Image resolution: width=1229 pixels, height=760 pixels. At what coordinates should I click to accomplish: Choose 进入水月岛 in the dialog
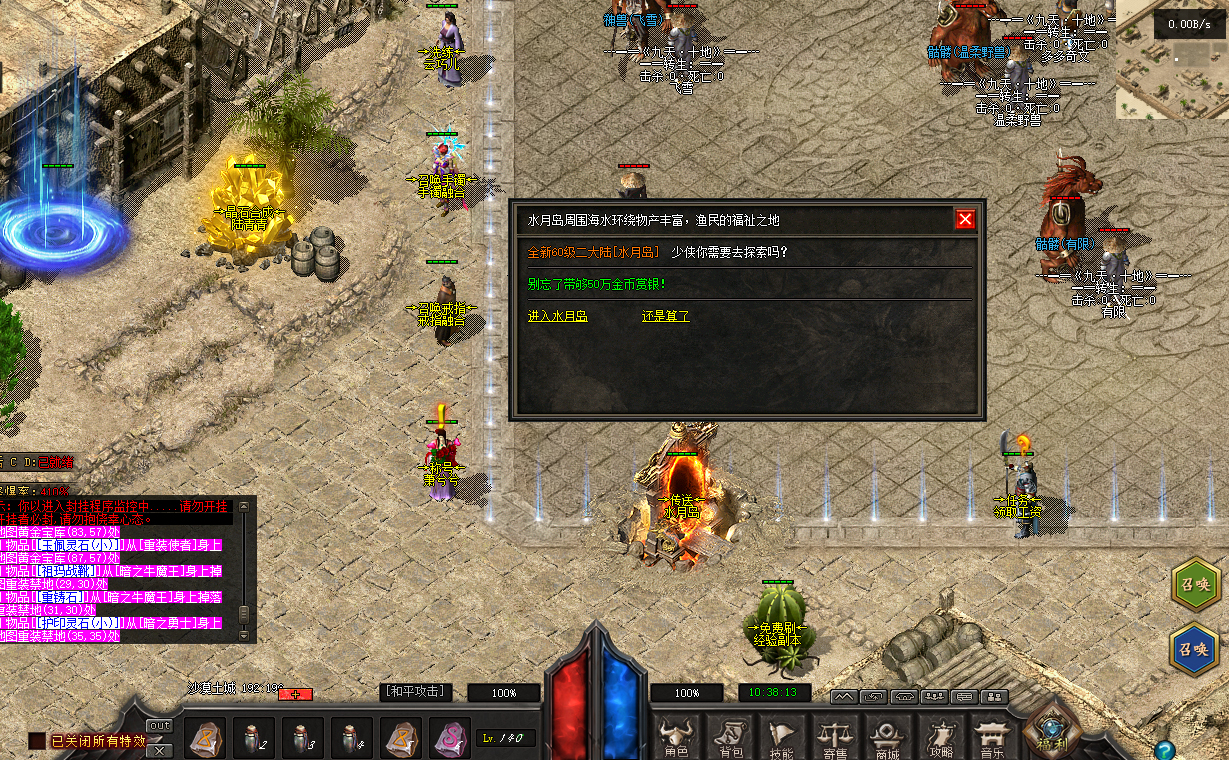(x=557, y=316)
